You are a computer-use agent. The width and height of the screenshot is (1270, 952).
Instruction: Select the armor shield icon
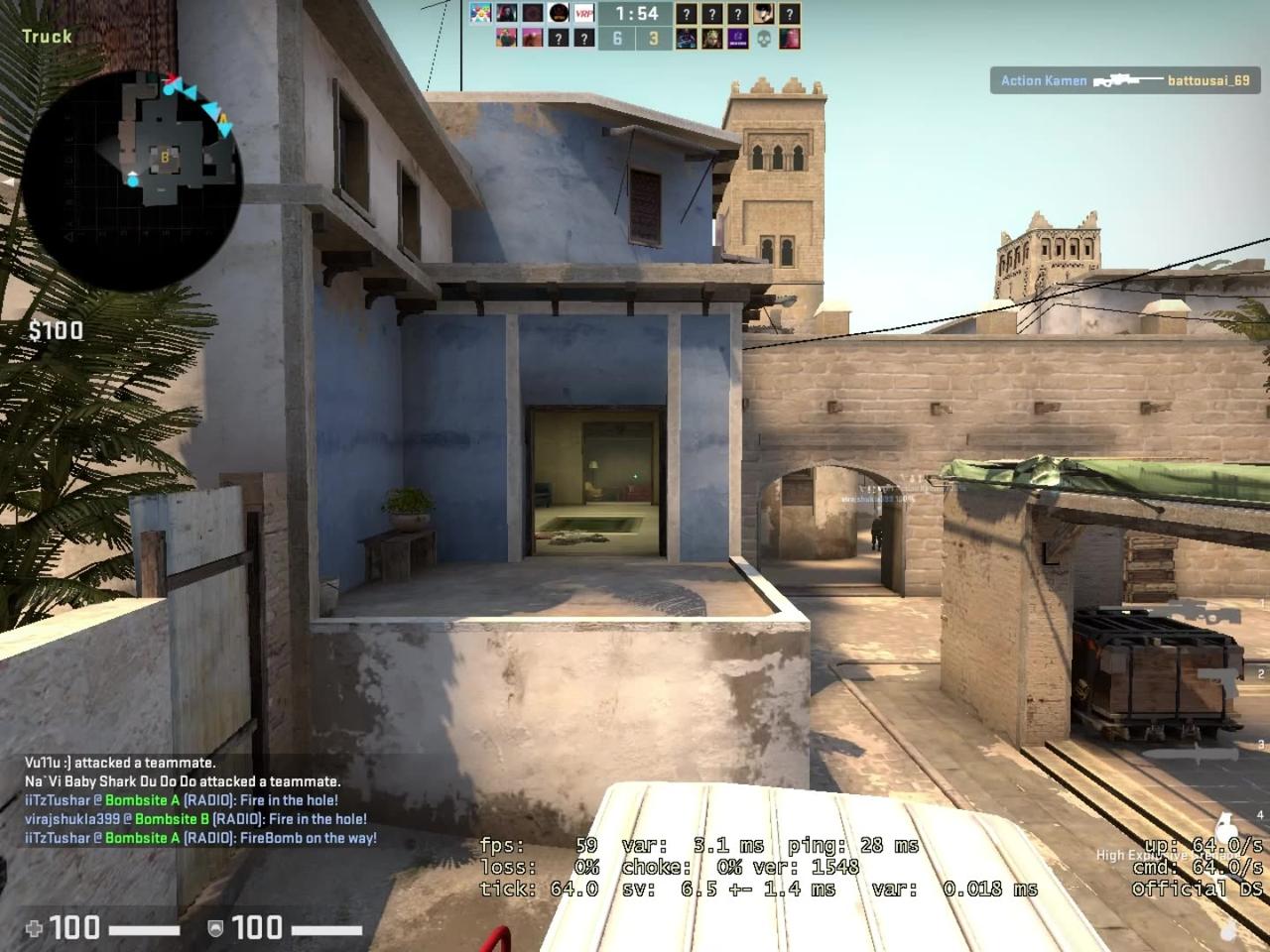215,929
